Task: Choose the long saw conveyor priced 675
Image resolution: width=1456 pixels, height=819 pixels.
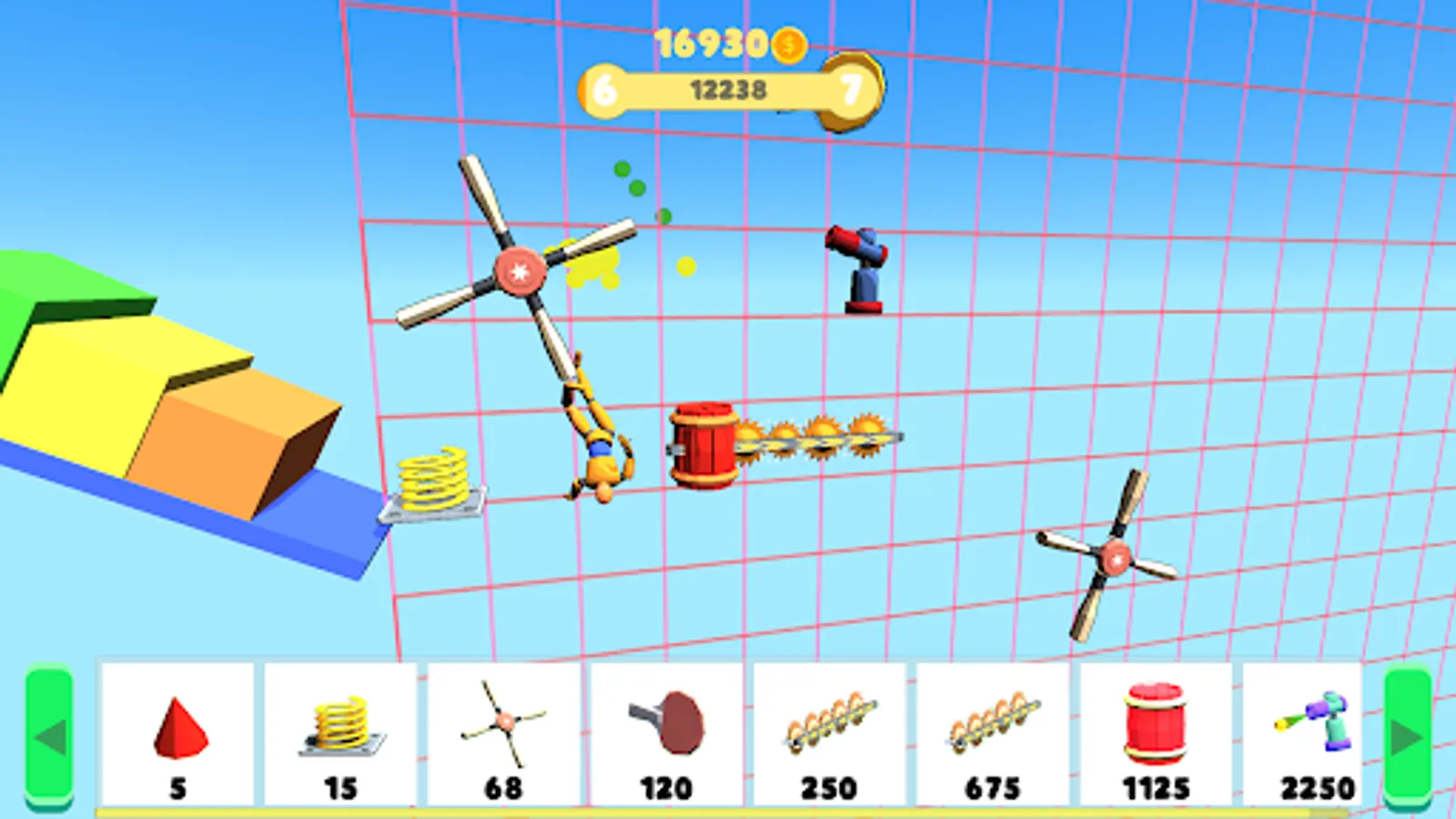Action: click(993, 723)
